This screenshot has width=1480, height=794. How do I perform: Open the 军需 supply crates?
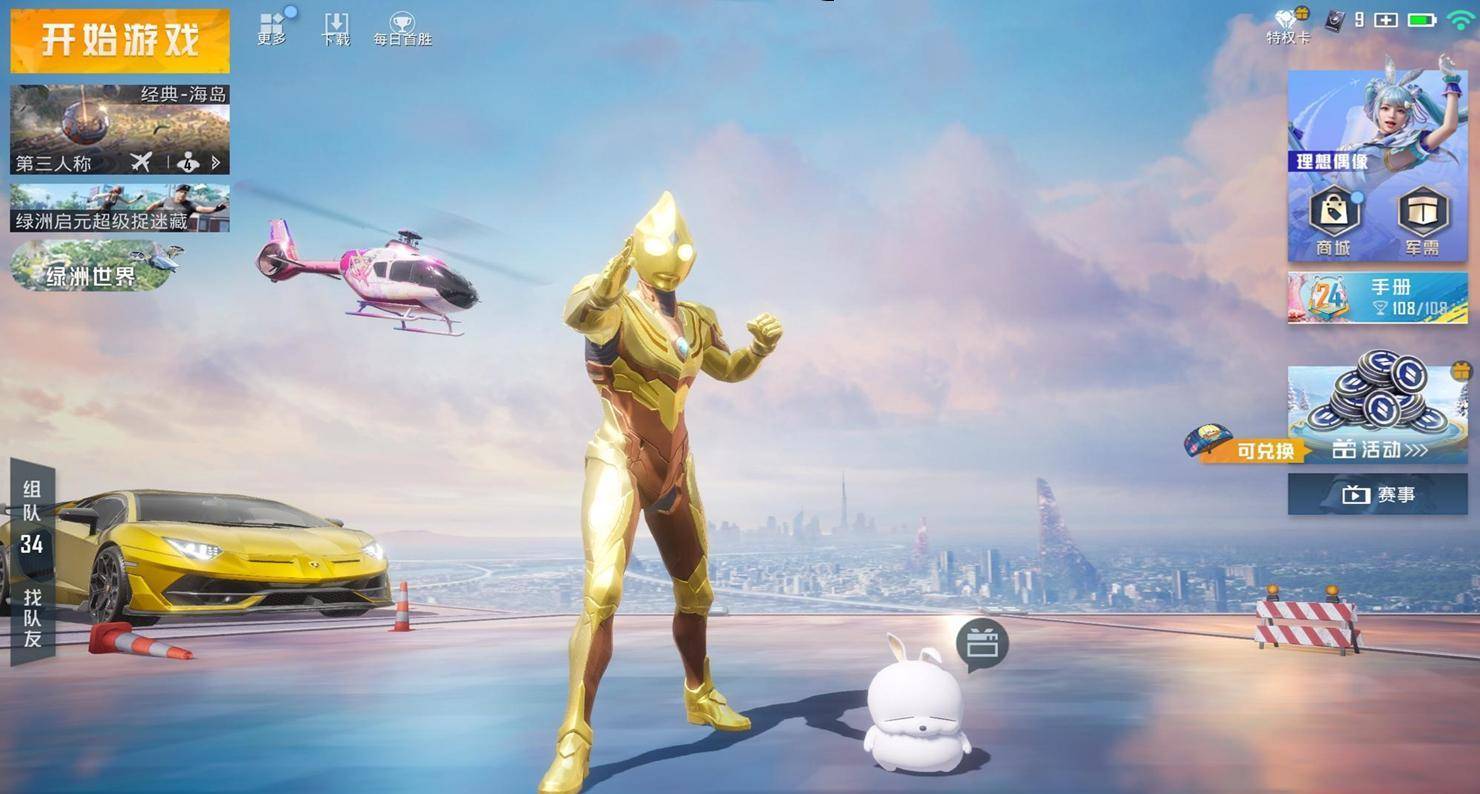pyautogui.click(x=1422, y=220)
